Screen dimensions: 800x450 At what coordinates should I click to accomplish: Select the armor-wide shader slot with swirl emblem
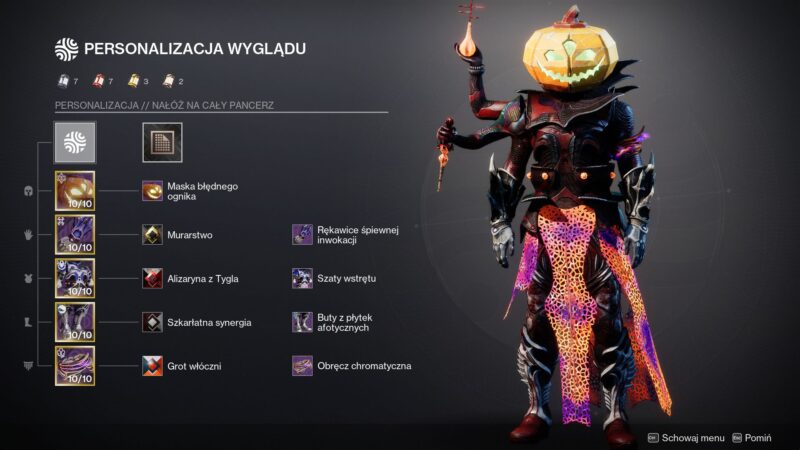(x=75, y=143)
